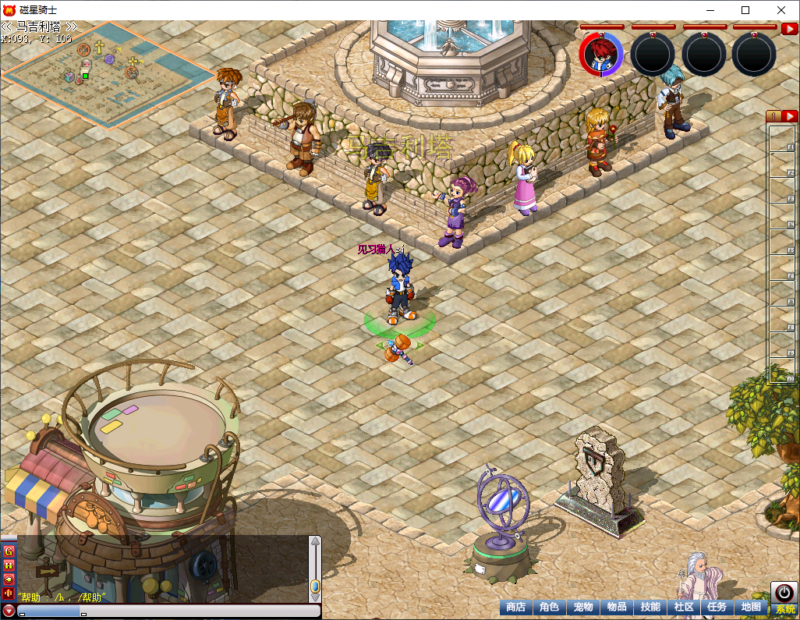Viewport: 800px width, 620px height.
Task: Click the 系统 power button
Action: 783,595
